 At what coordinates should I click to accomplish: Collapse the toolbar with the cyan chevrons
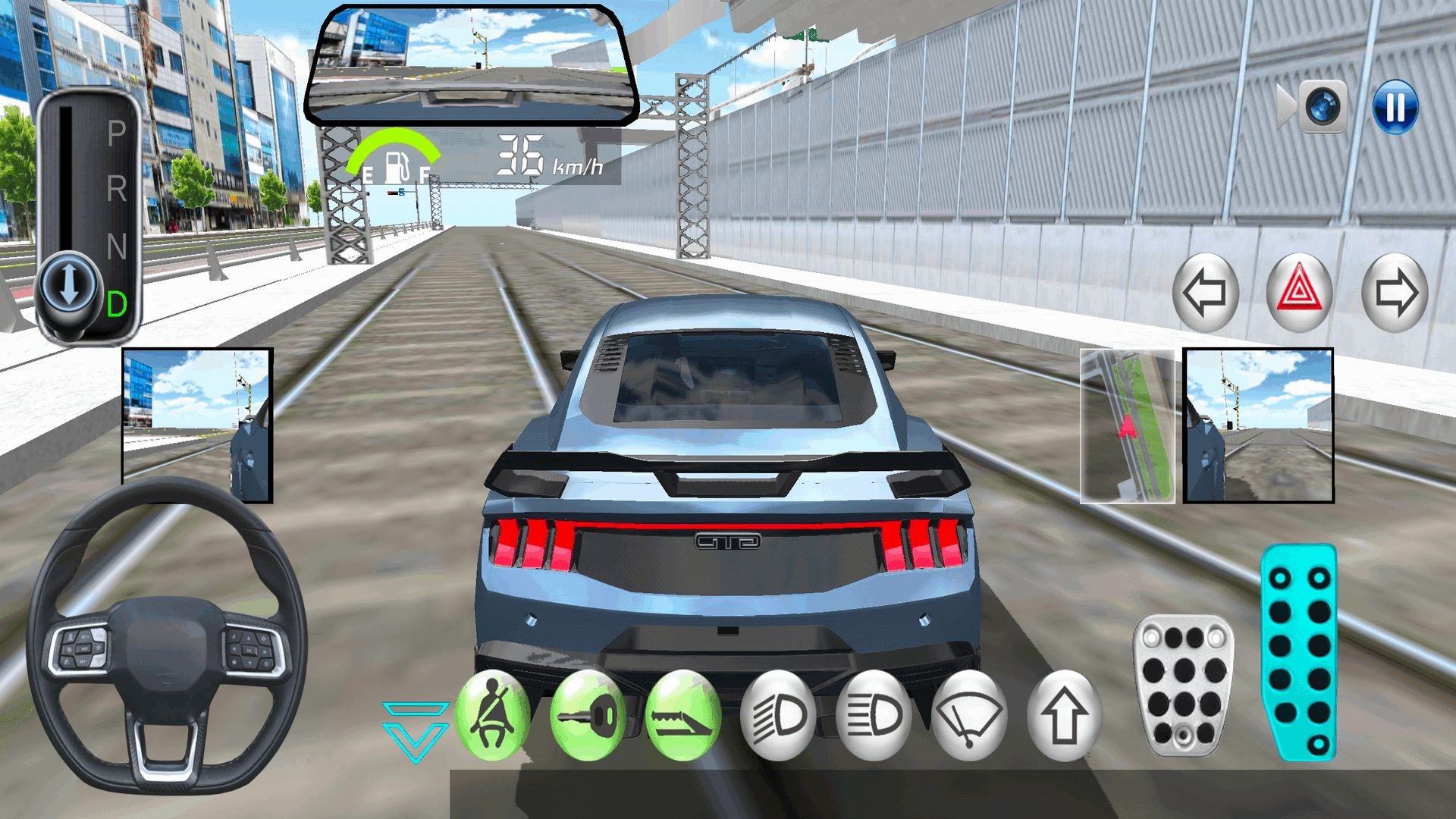(416, 731)
